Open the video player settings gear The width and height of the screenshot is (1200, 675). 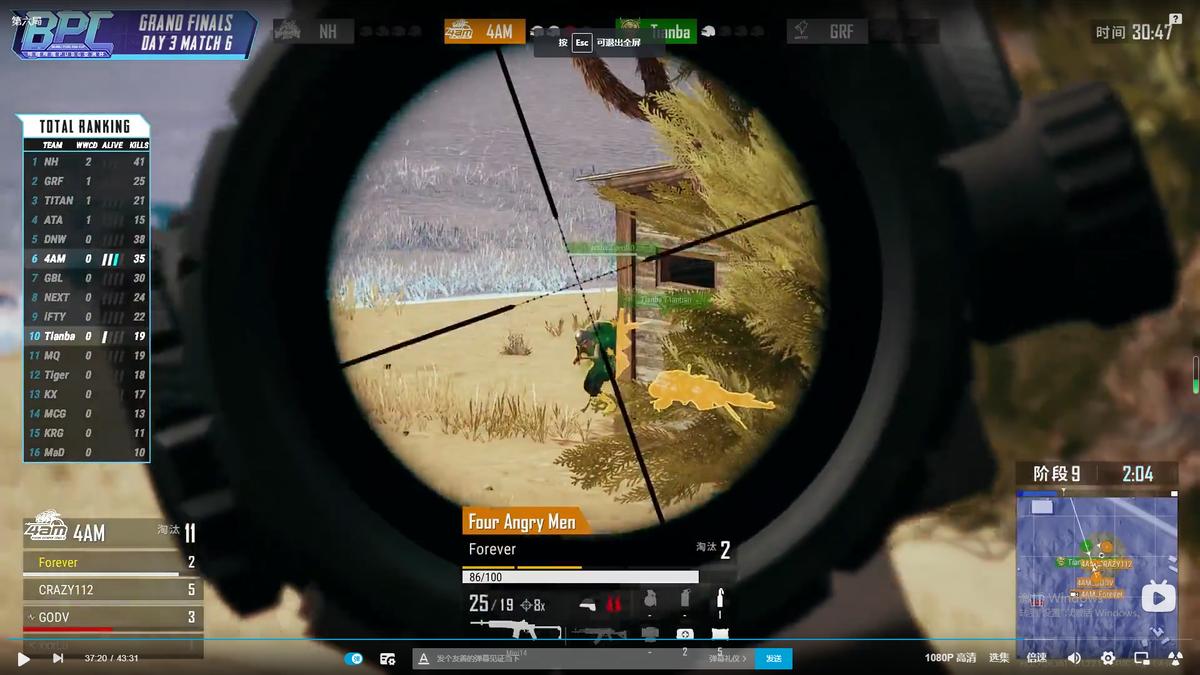click(x=1108, y=658)
